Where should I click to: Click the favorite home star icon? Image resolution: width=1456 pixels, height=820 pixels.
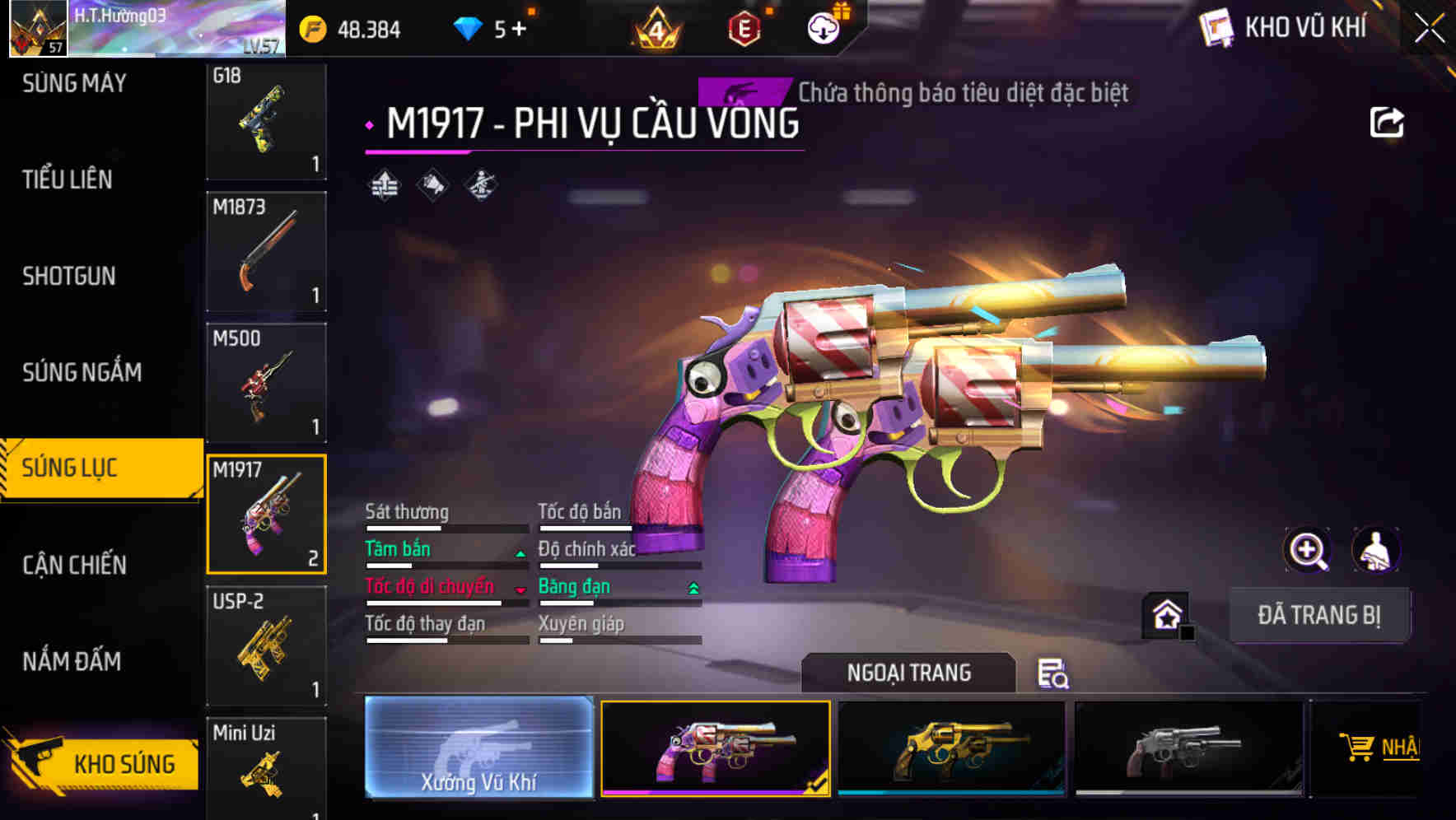pos(1165,615)
